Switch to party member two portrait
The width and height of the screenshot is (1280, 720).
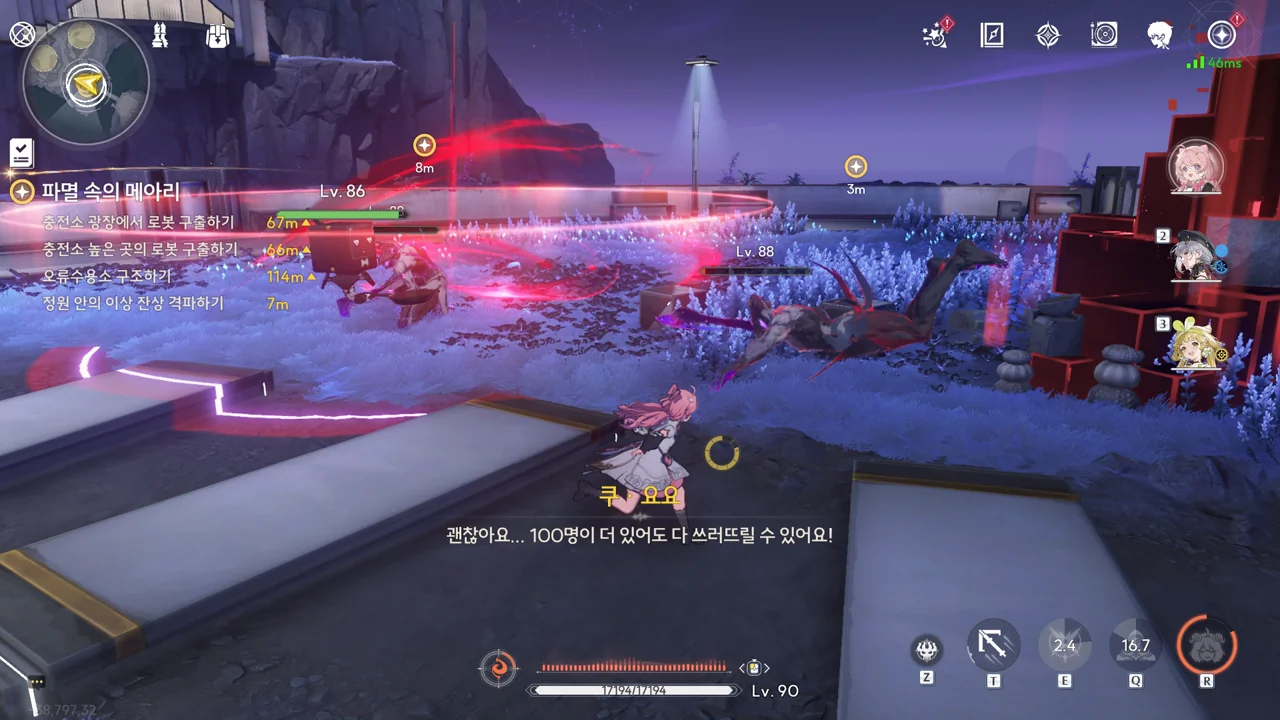[1197, 257]
